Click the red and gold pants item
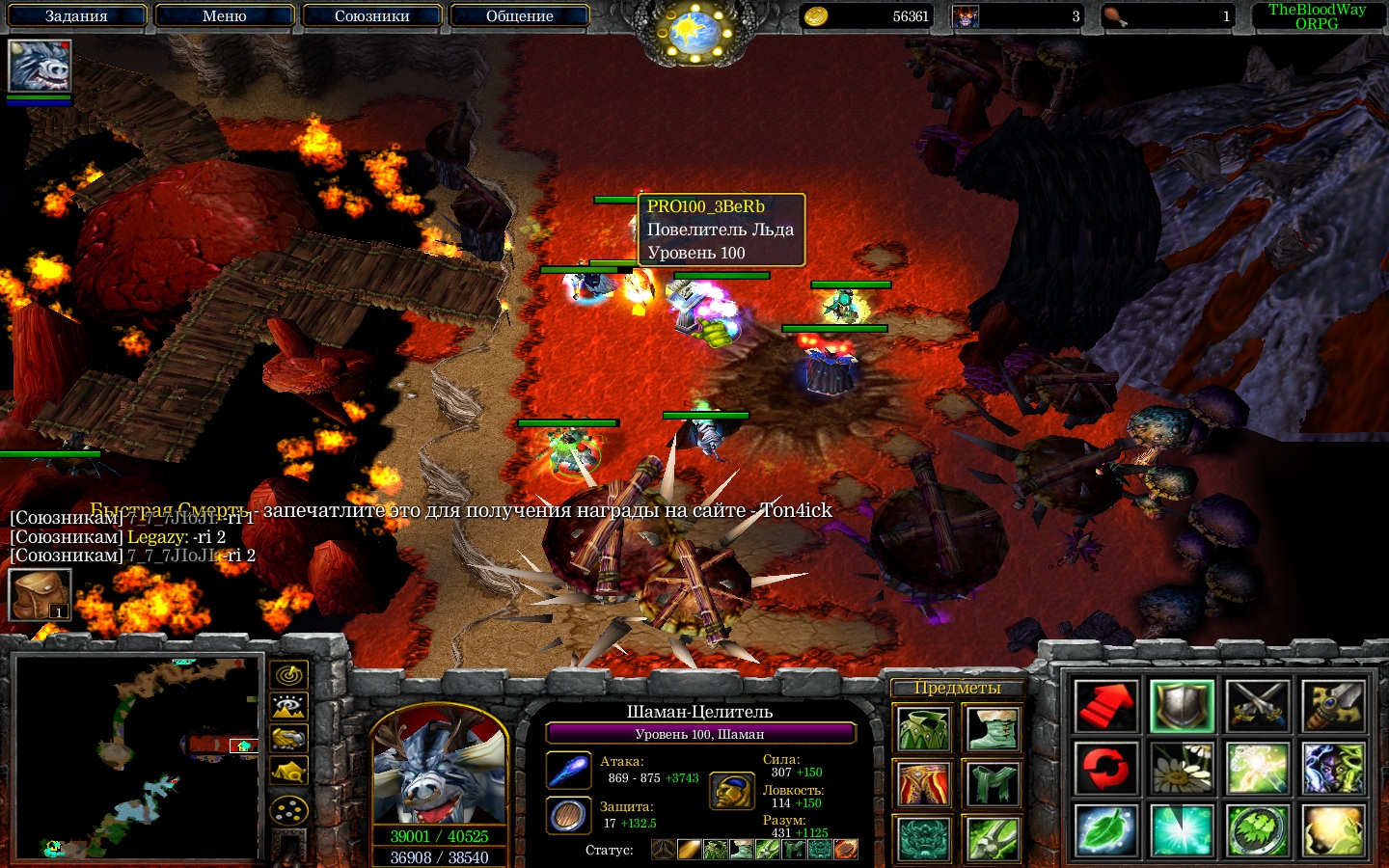 coord(923,784)
